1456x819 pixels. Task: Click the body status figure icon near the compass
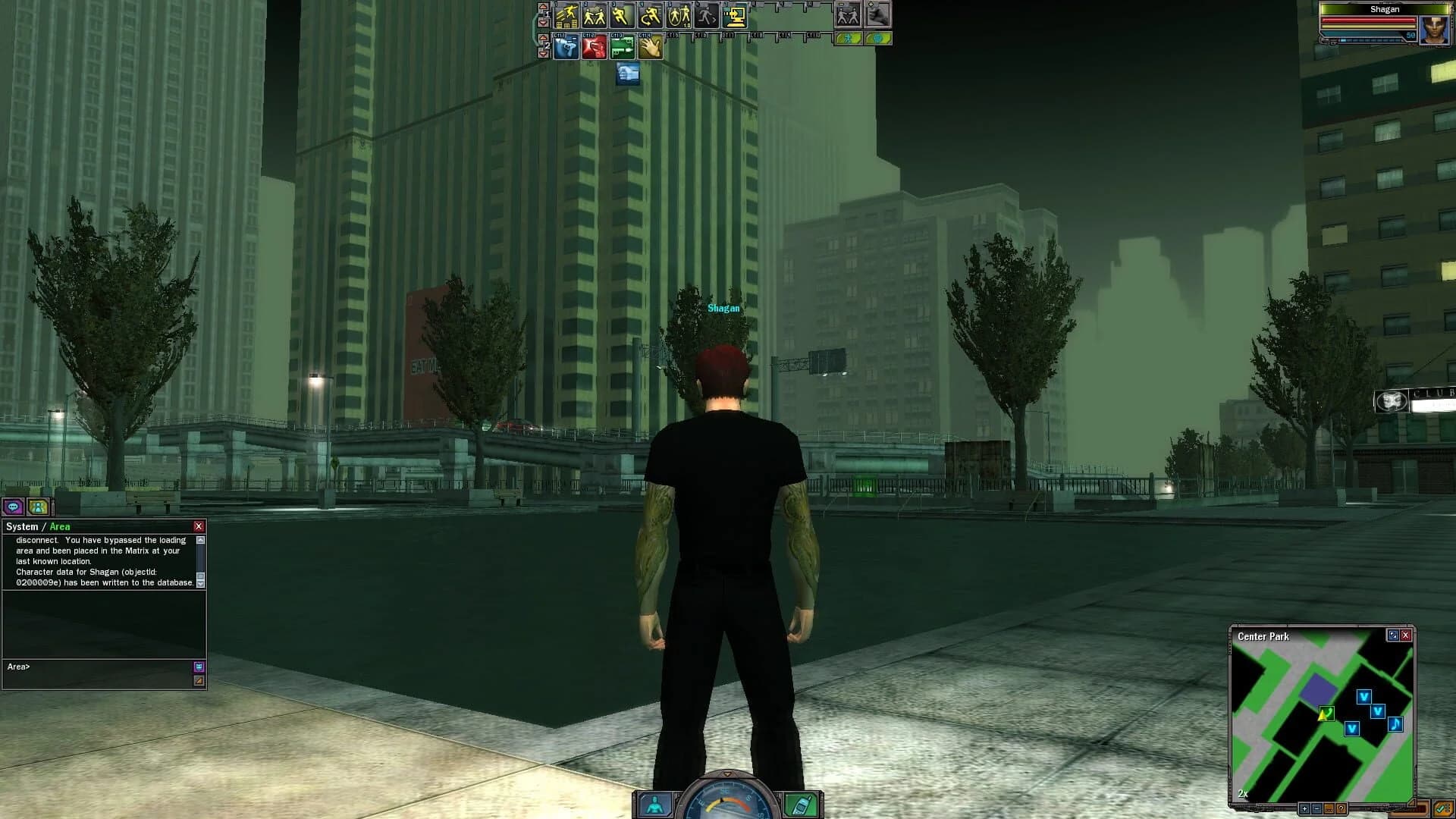(x=654, y=805)
